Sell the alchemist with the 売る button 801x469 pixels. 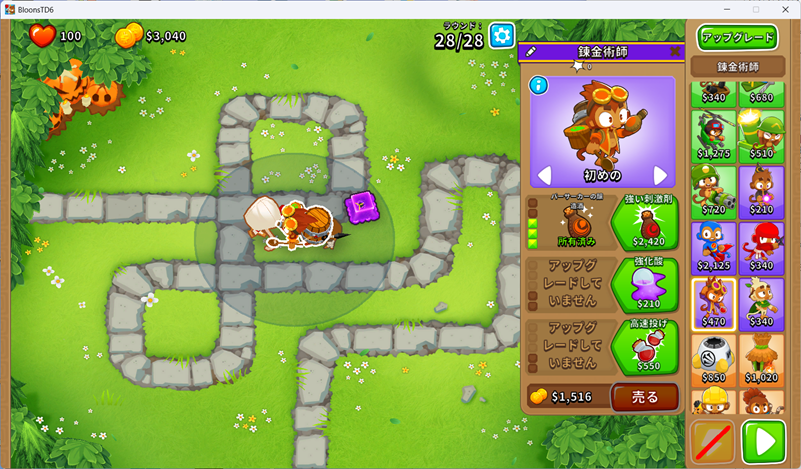[645, 397]
